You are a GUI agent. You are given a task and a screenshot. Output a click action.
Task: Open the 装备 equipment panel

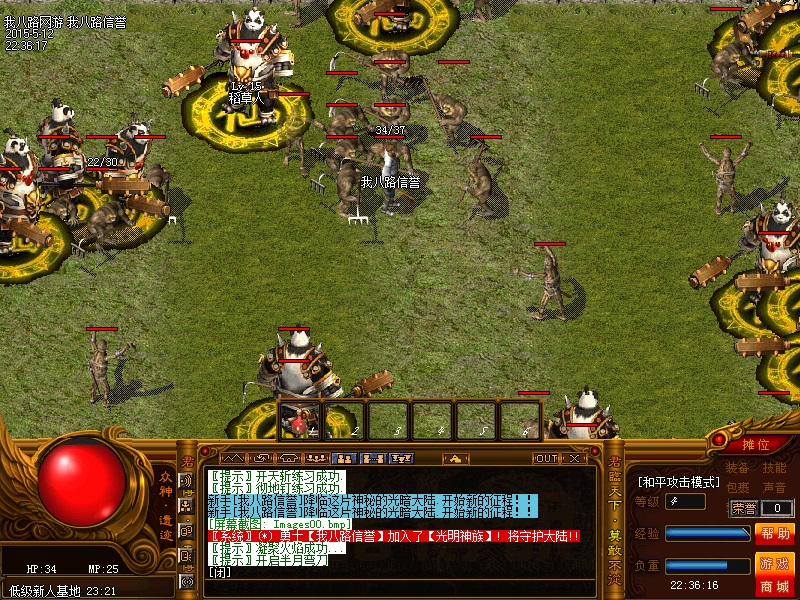[737, 468]
